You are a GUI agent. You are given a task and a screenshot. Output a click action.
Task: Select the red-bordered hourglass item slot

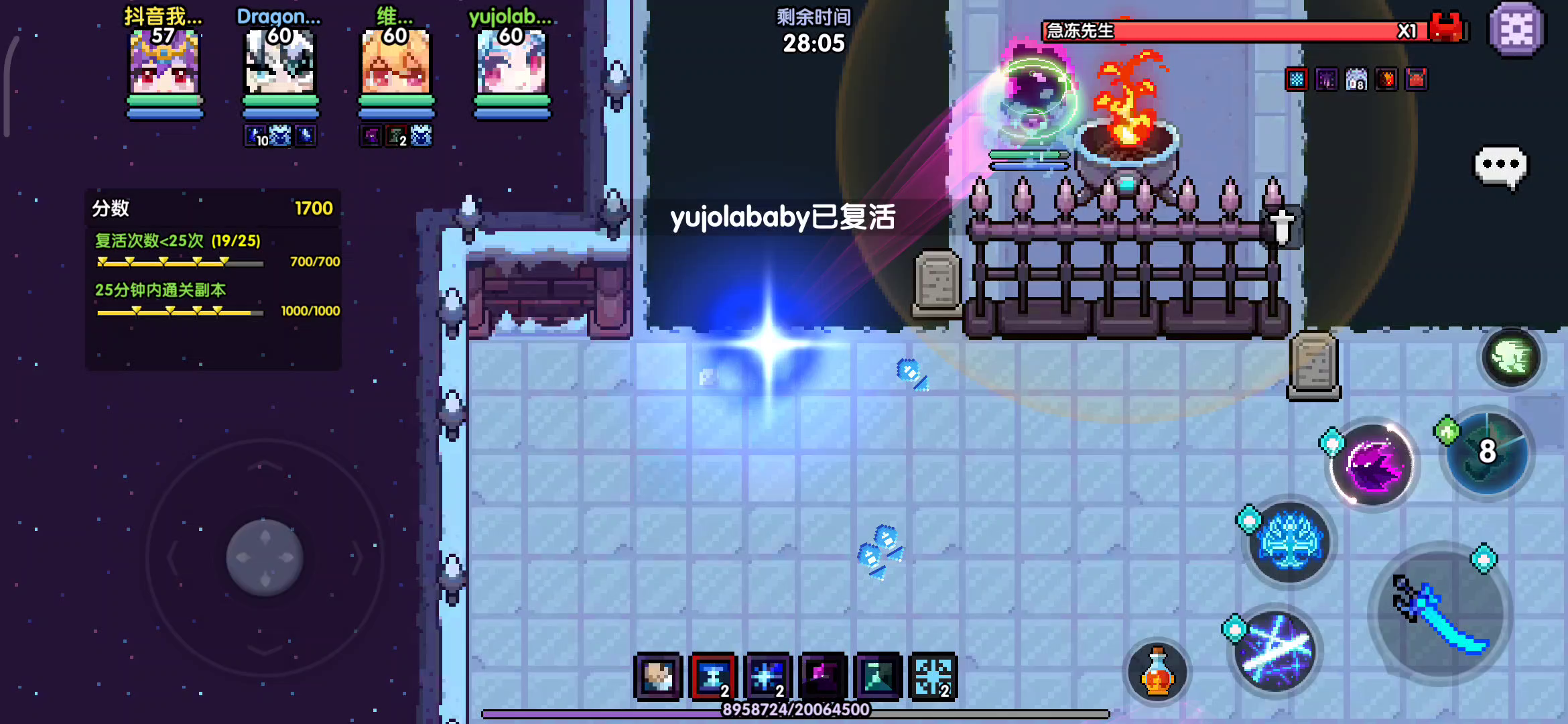[x=712, y=677]
